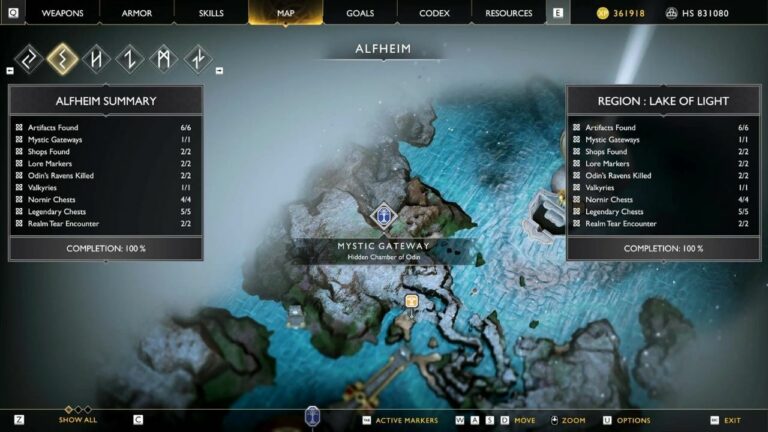
Task: Go to the Resources tab
Action: 508,13
